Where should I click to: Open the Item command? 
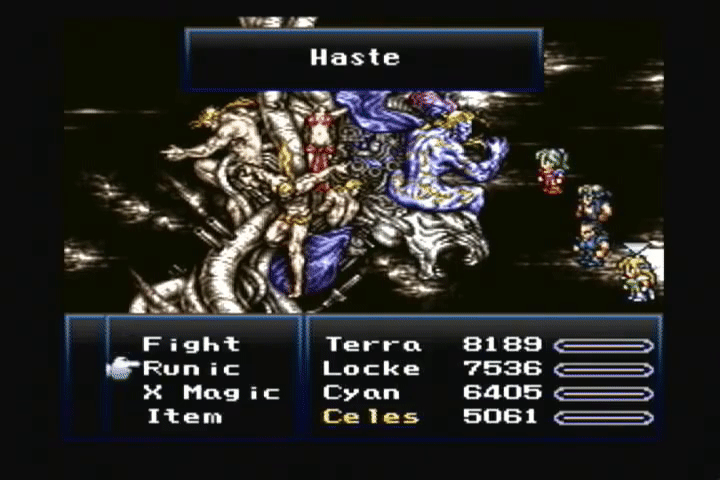click(x=184, y=417)
